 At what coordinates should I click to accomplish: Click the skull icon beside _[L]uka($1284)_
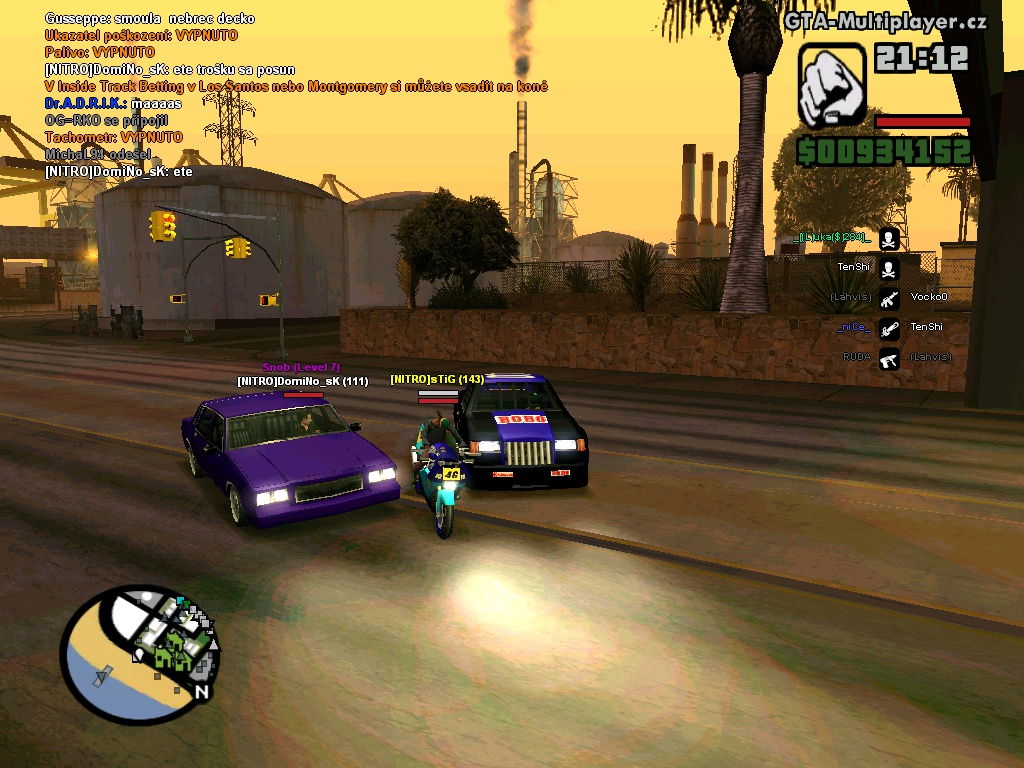point(889,238)
